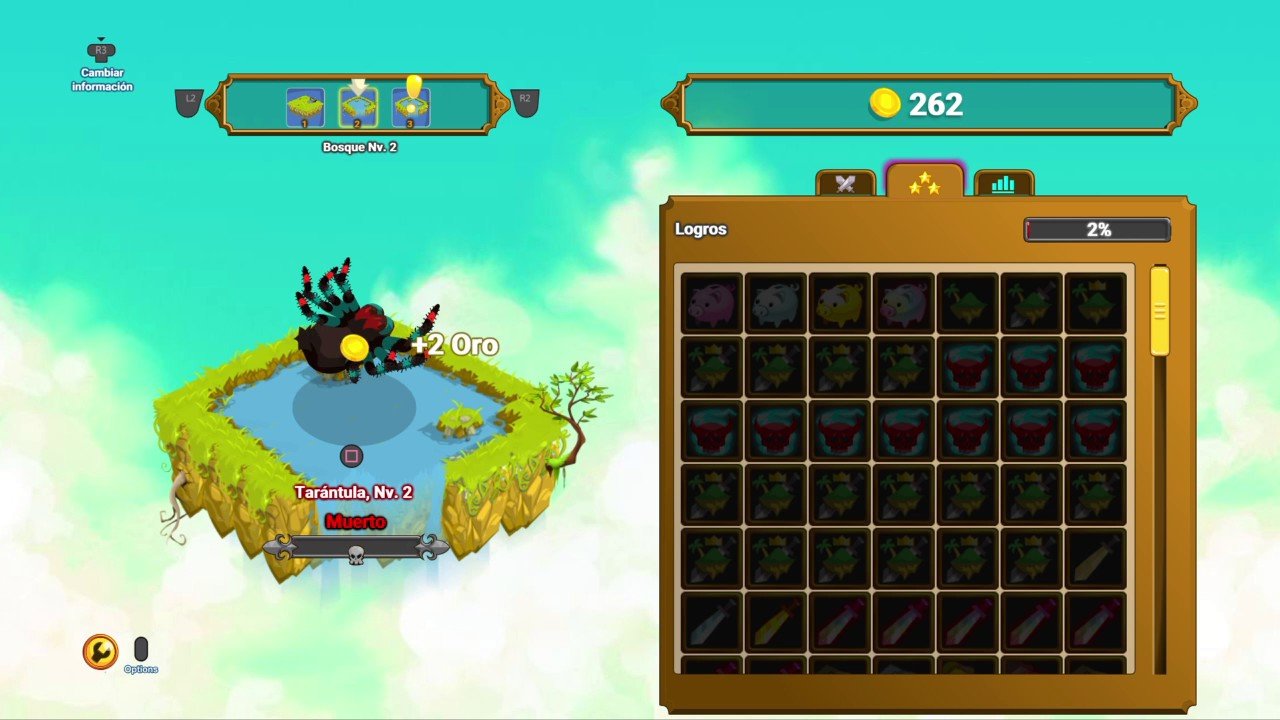Screen dimensions: 1280x720
Task: Select zone 1 in the level bar
Action: (x=305, y=107)
